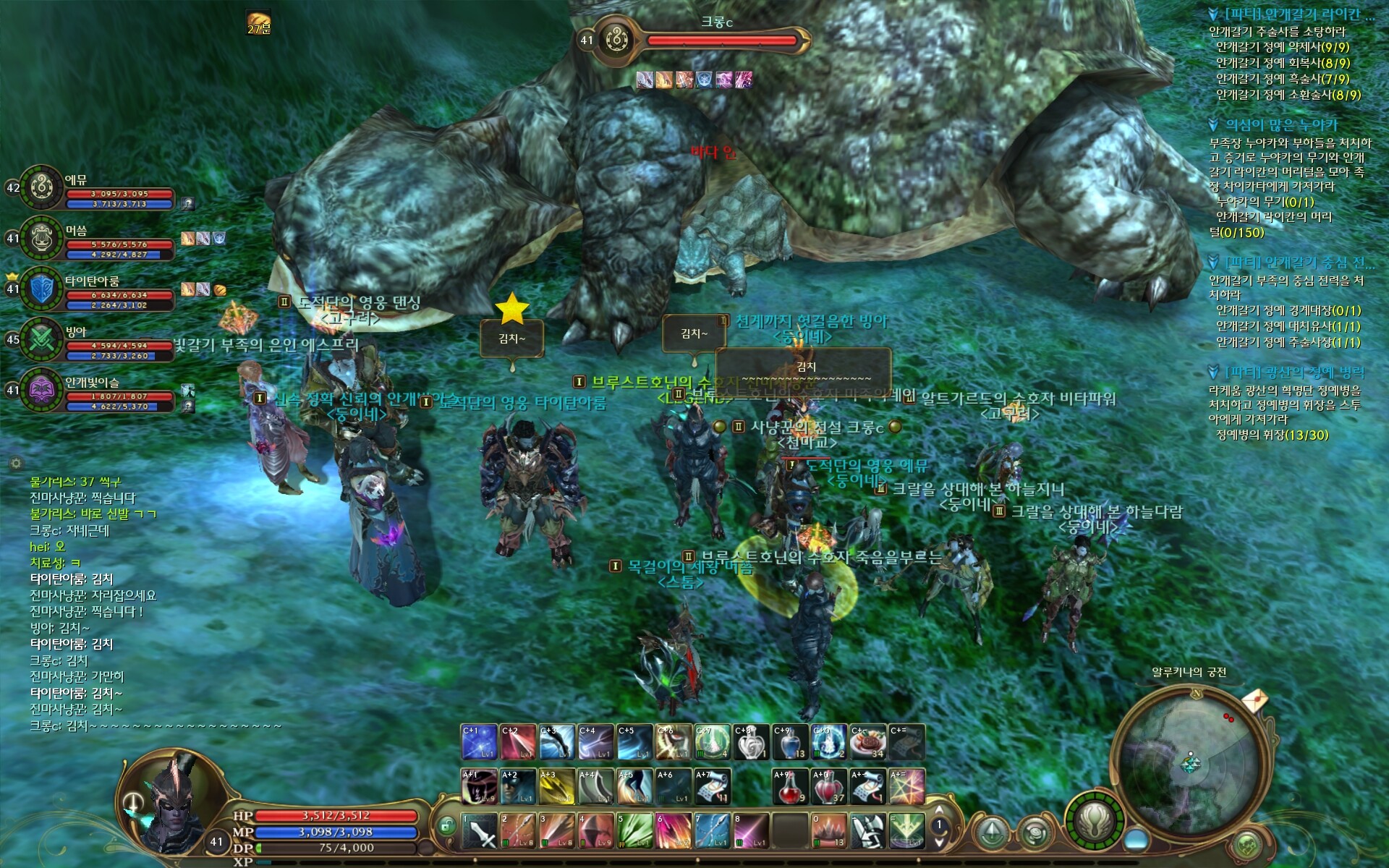Open the mail envelope by the minimap
This screenshot has width=1389, height=868.
(1254, 700)
